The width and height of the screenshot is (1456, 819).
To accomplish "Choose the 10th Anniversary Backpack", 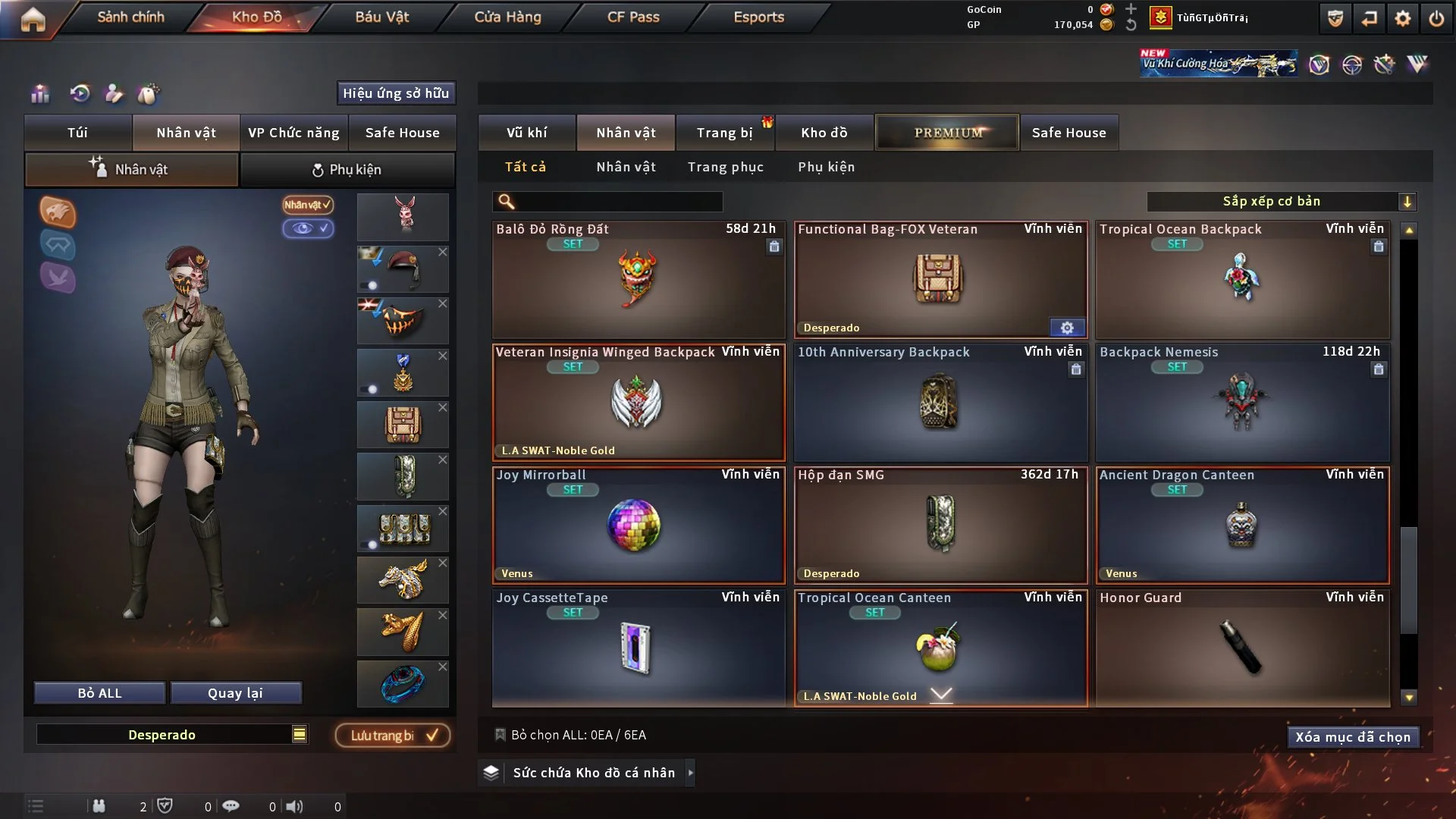I will coord(940,402).
